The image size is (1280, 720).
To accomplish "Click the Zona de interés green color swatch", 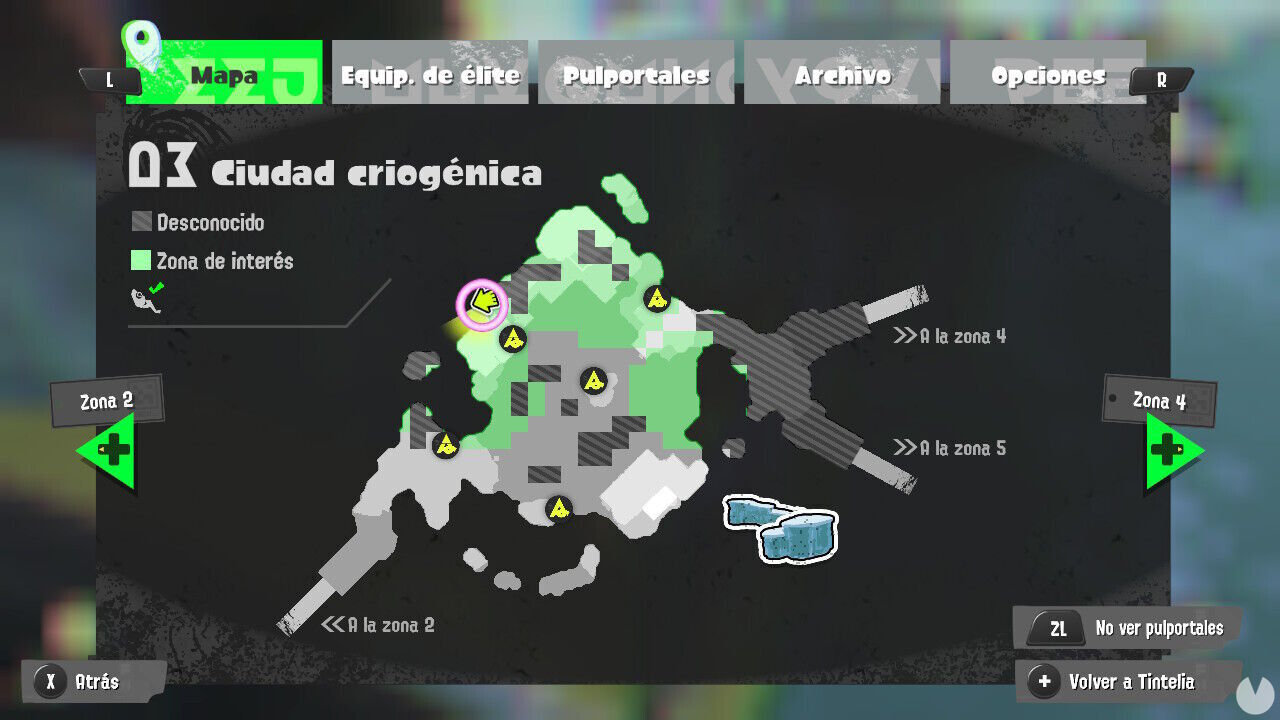I will point(143,261).
